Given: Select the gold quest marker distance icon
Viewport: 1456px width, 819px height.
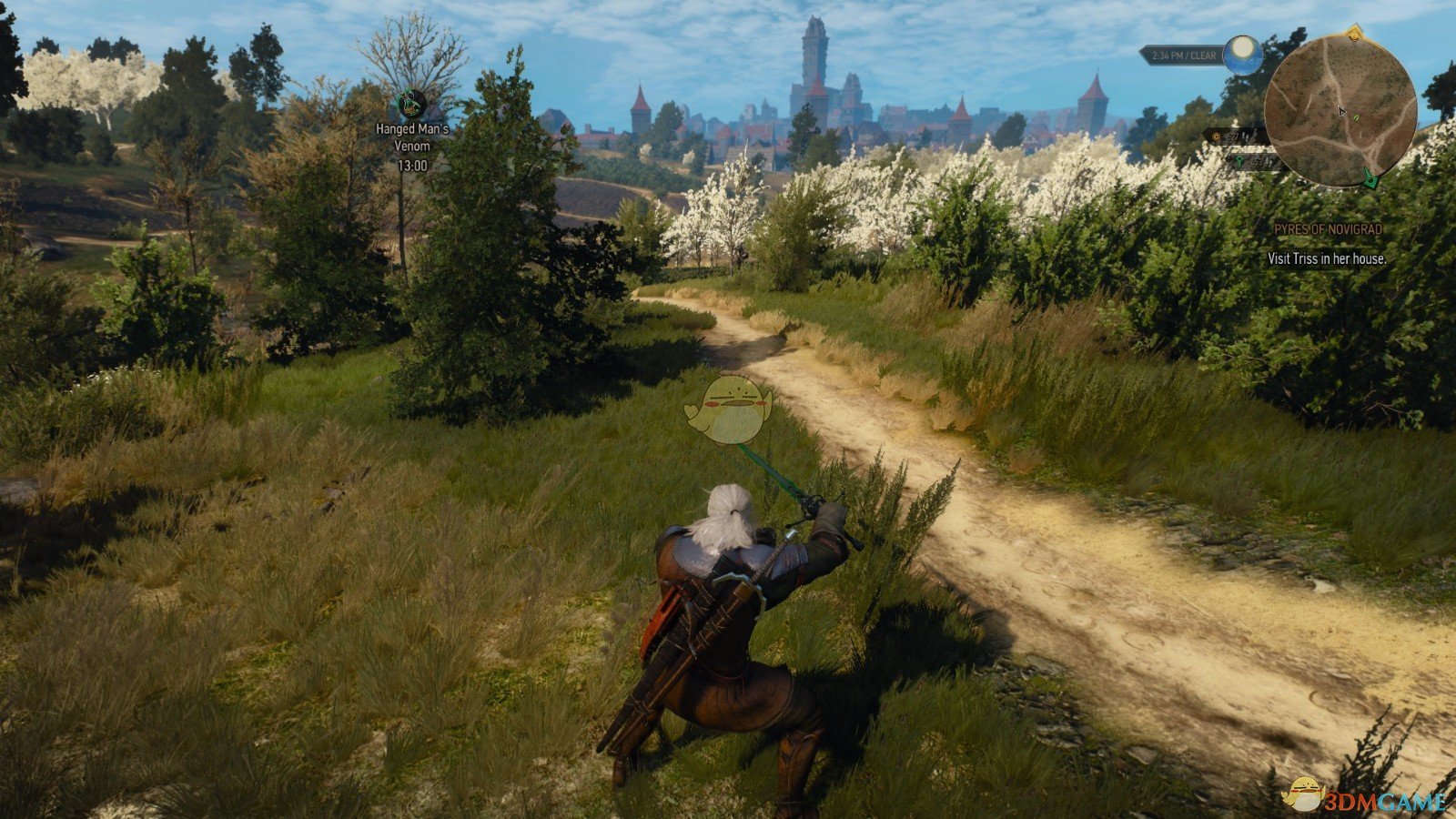Looking at the screenshot, I should pos(1217,136).
